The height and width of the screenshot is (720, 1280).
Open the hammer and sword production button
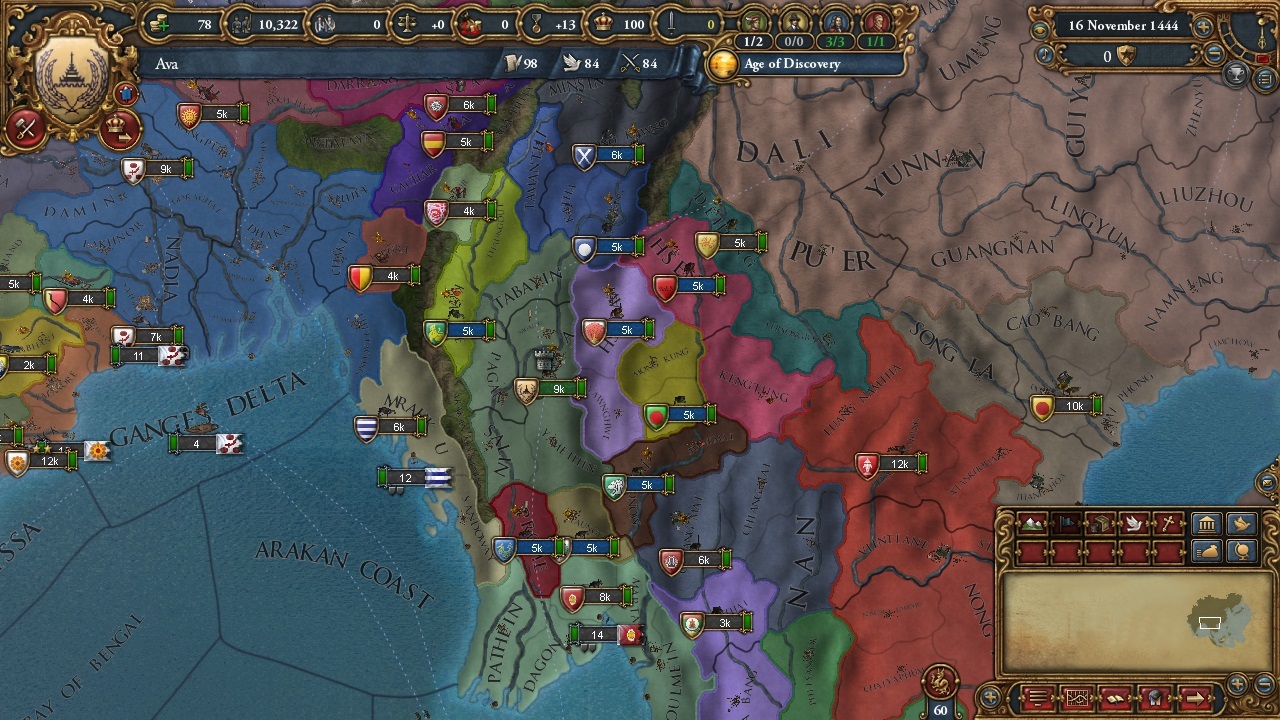point(27,129)
